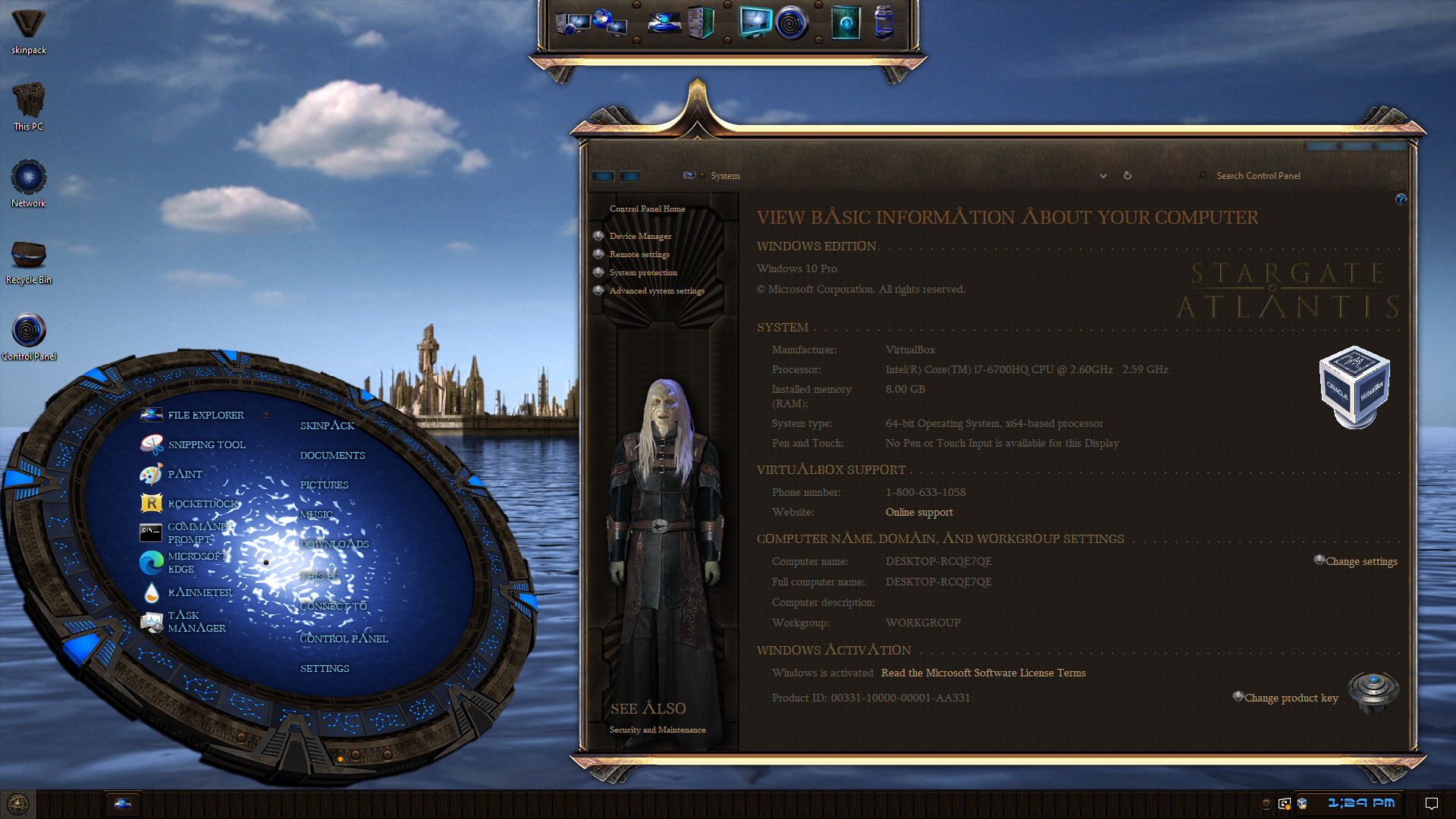Open Device Manager in the sidebar
1456x819 pixels.
tap(640, 236)
